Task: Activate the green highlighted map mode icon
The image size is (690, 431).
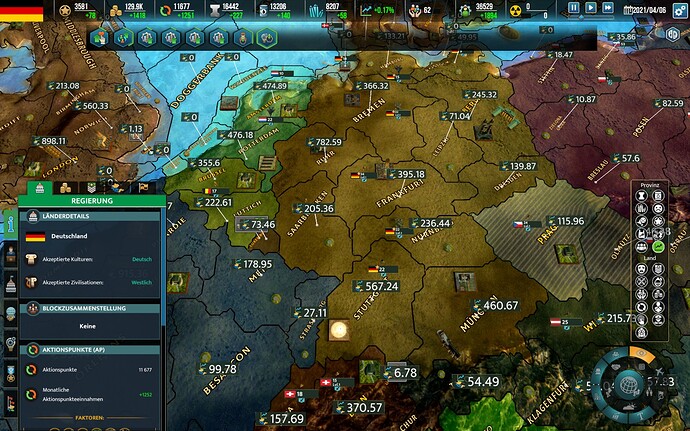Action: [658, 246]
